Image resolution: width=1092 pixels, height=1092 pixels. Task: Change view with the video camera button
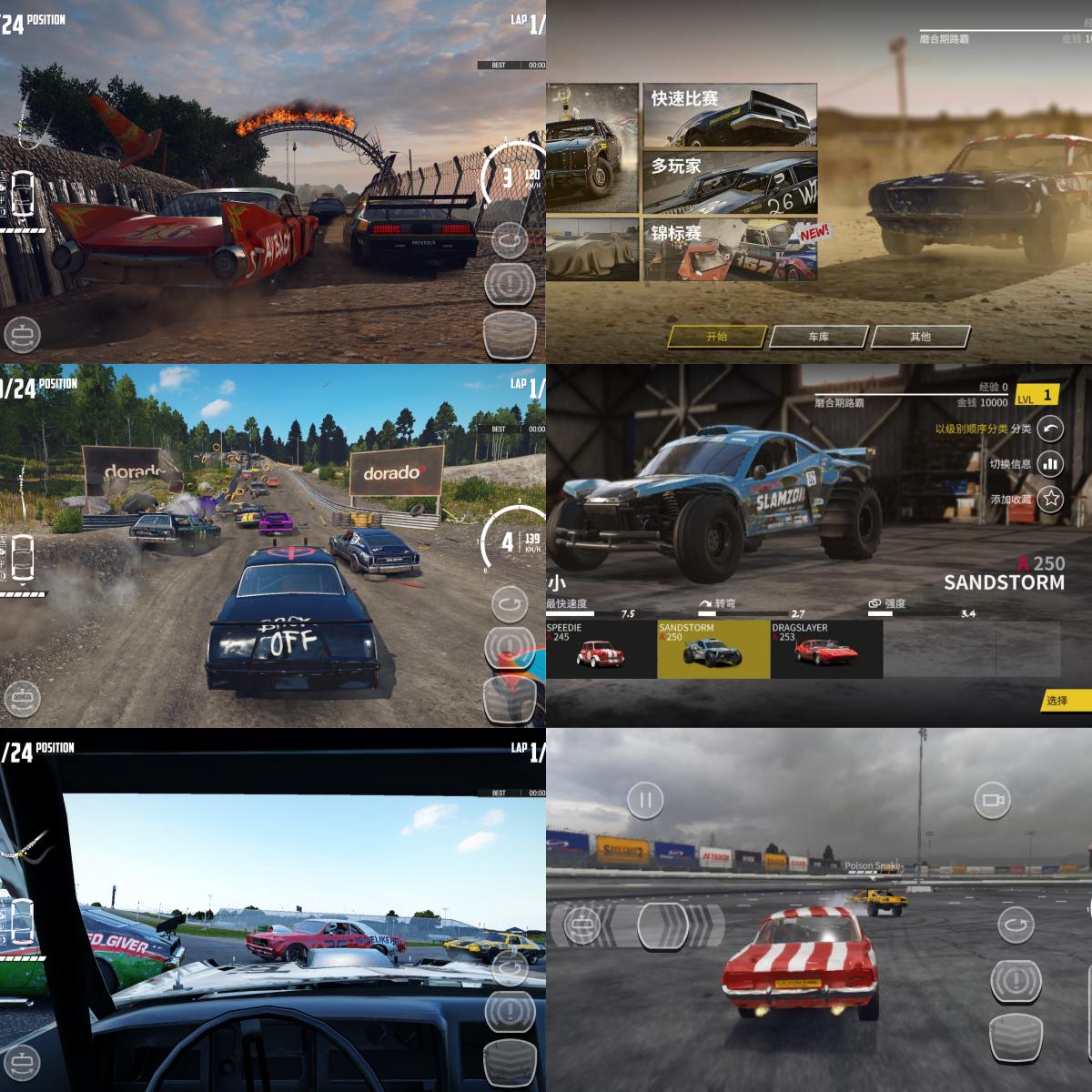992,801
